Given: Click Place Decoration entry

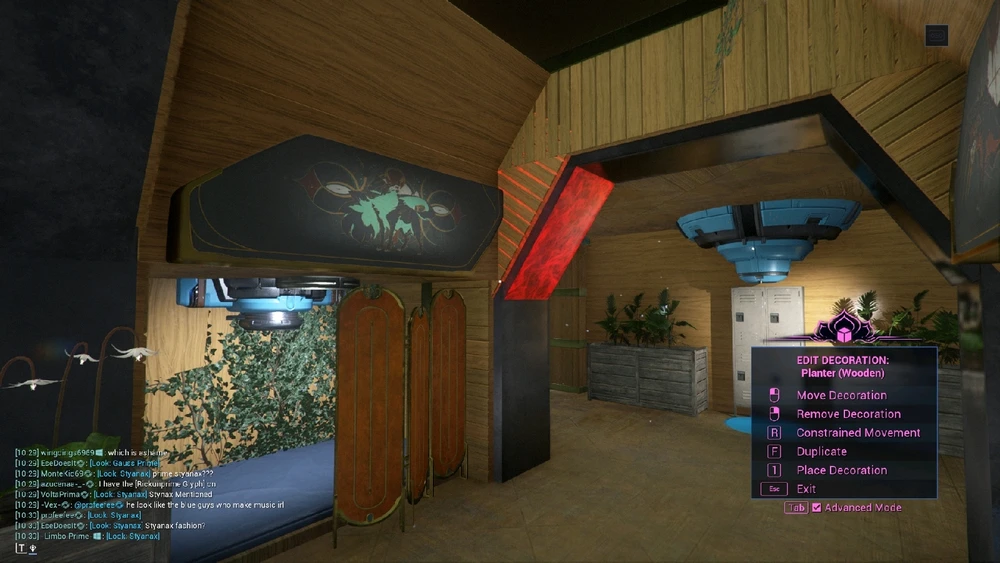Looking at the screenshot, I should pos(841,470).
